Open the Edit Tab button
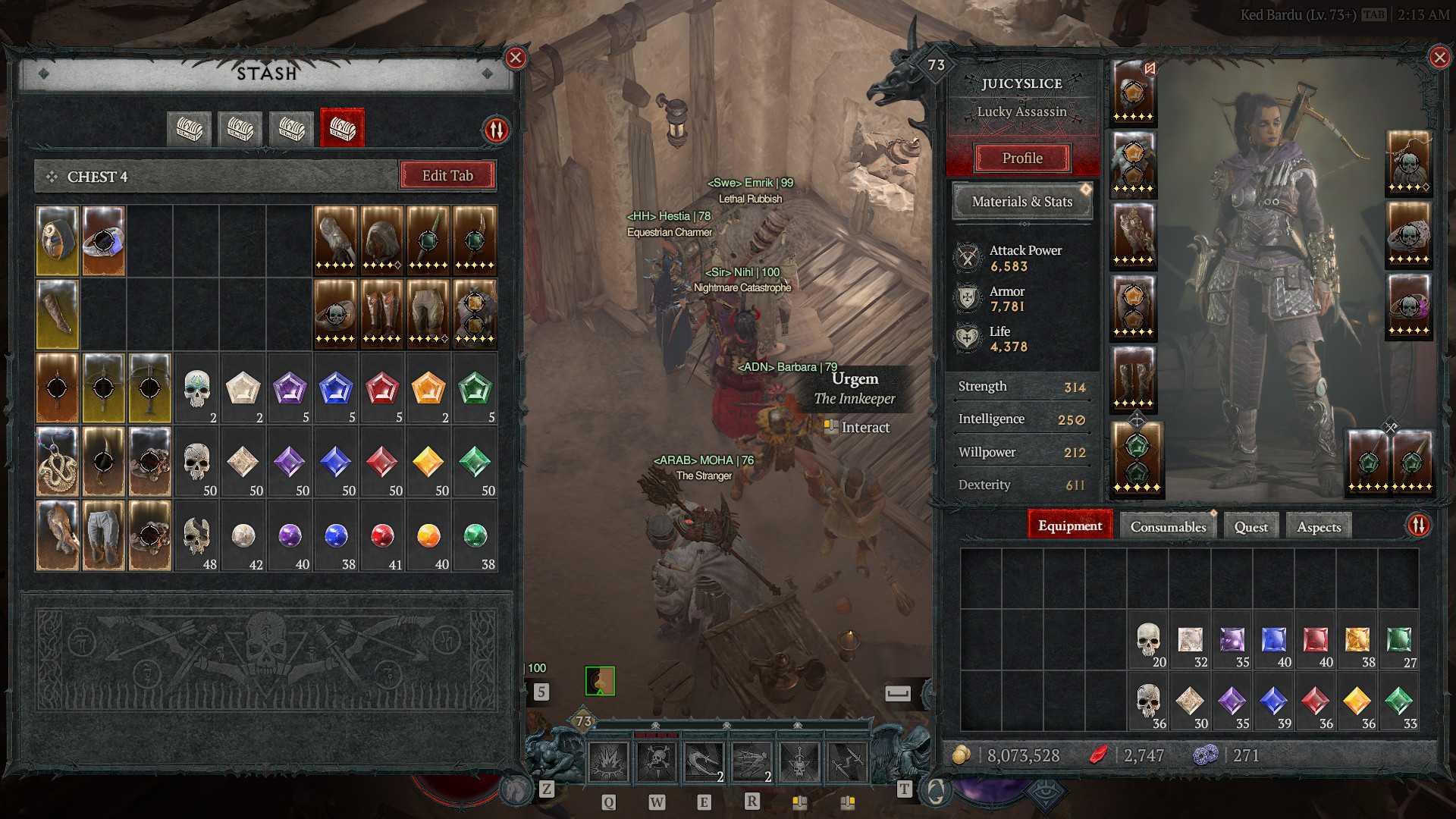 pos(447,176)
